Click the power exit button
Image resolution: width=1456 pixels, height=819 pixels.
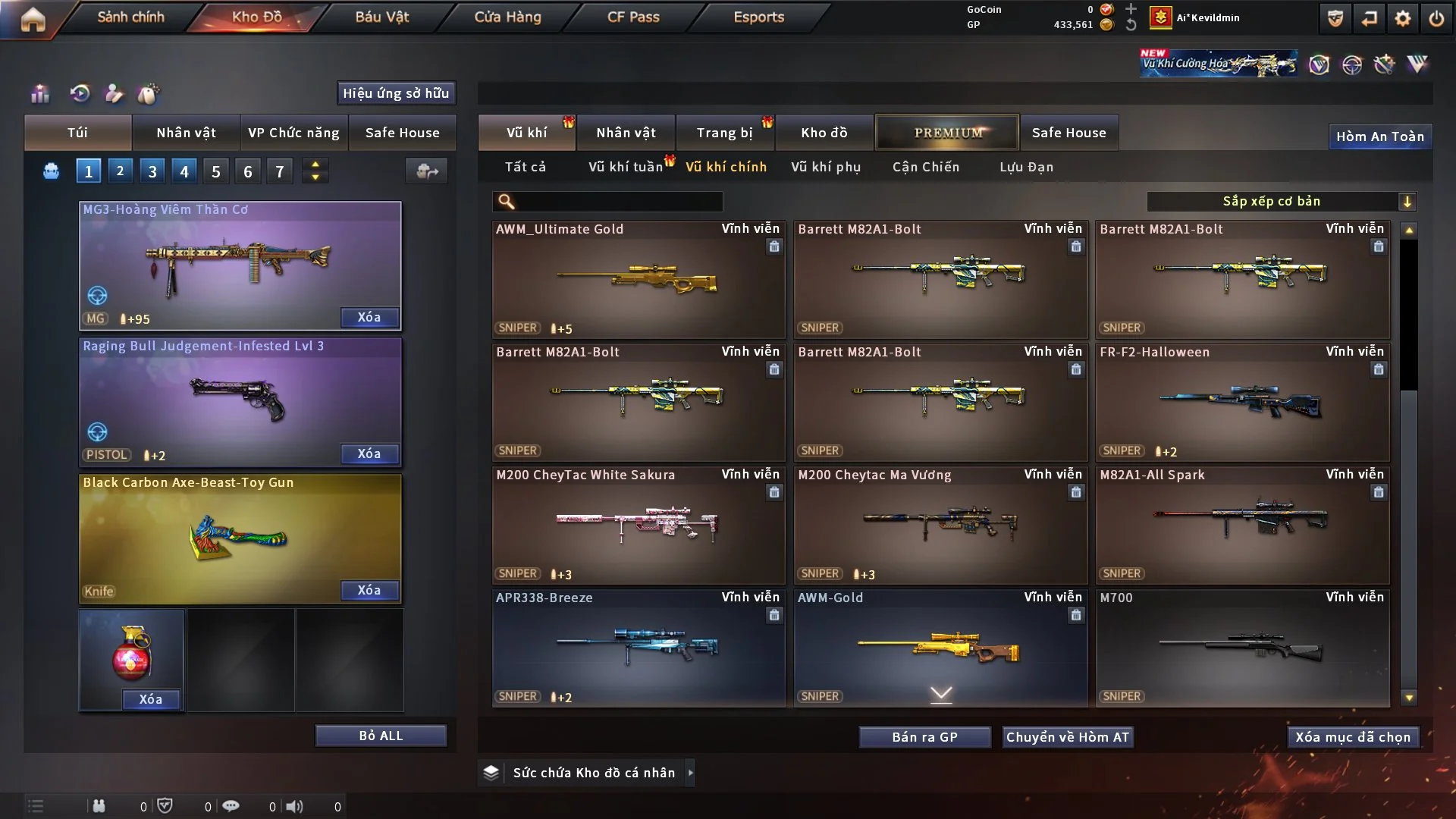[x=1436, y=19]
